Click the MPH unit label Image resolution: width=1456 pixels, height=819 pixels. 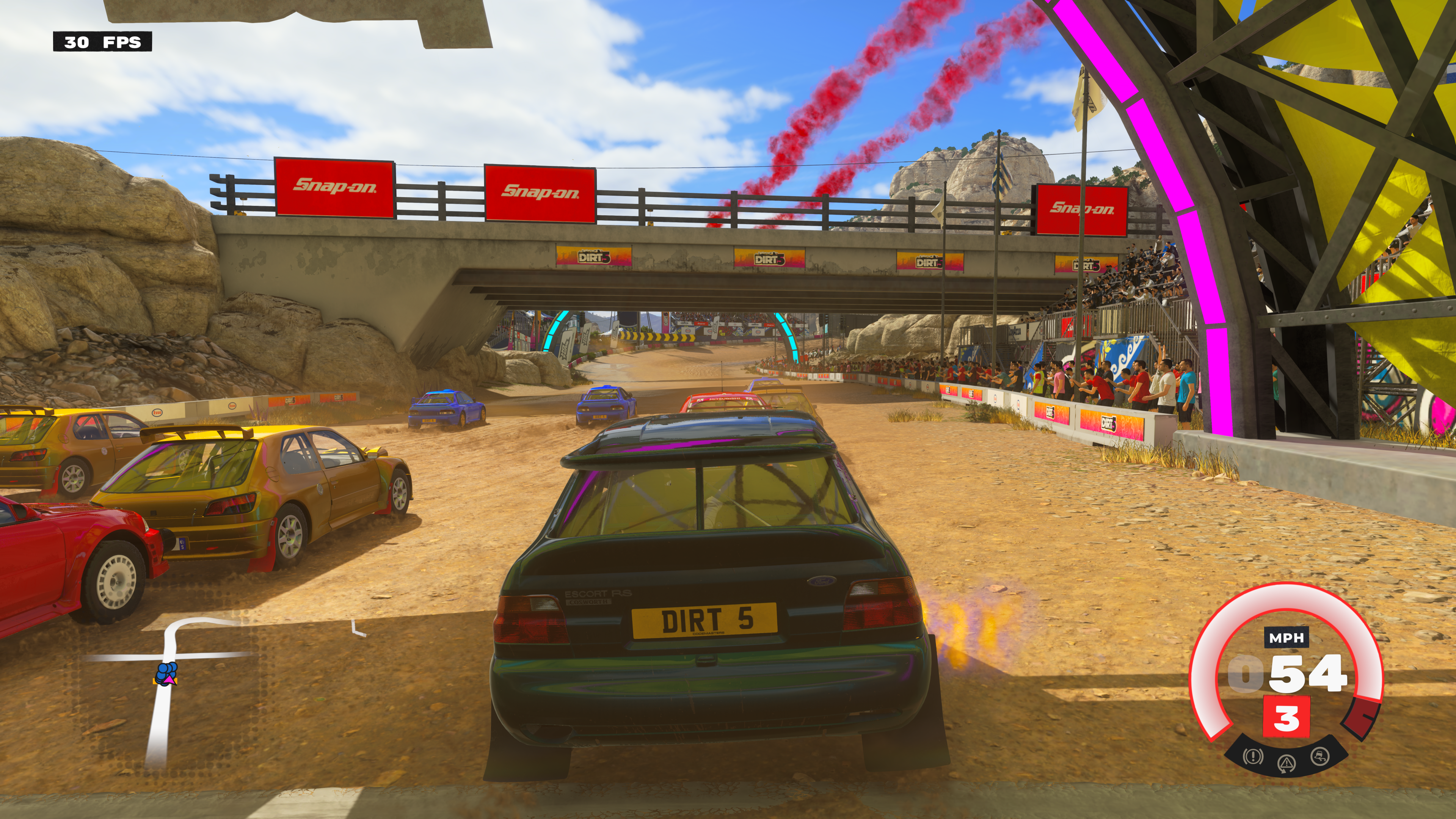1287,638
